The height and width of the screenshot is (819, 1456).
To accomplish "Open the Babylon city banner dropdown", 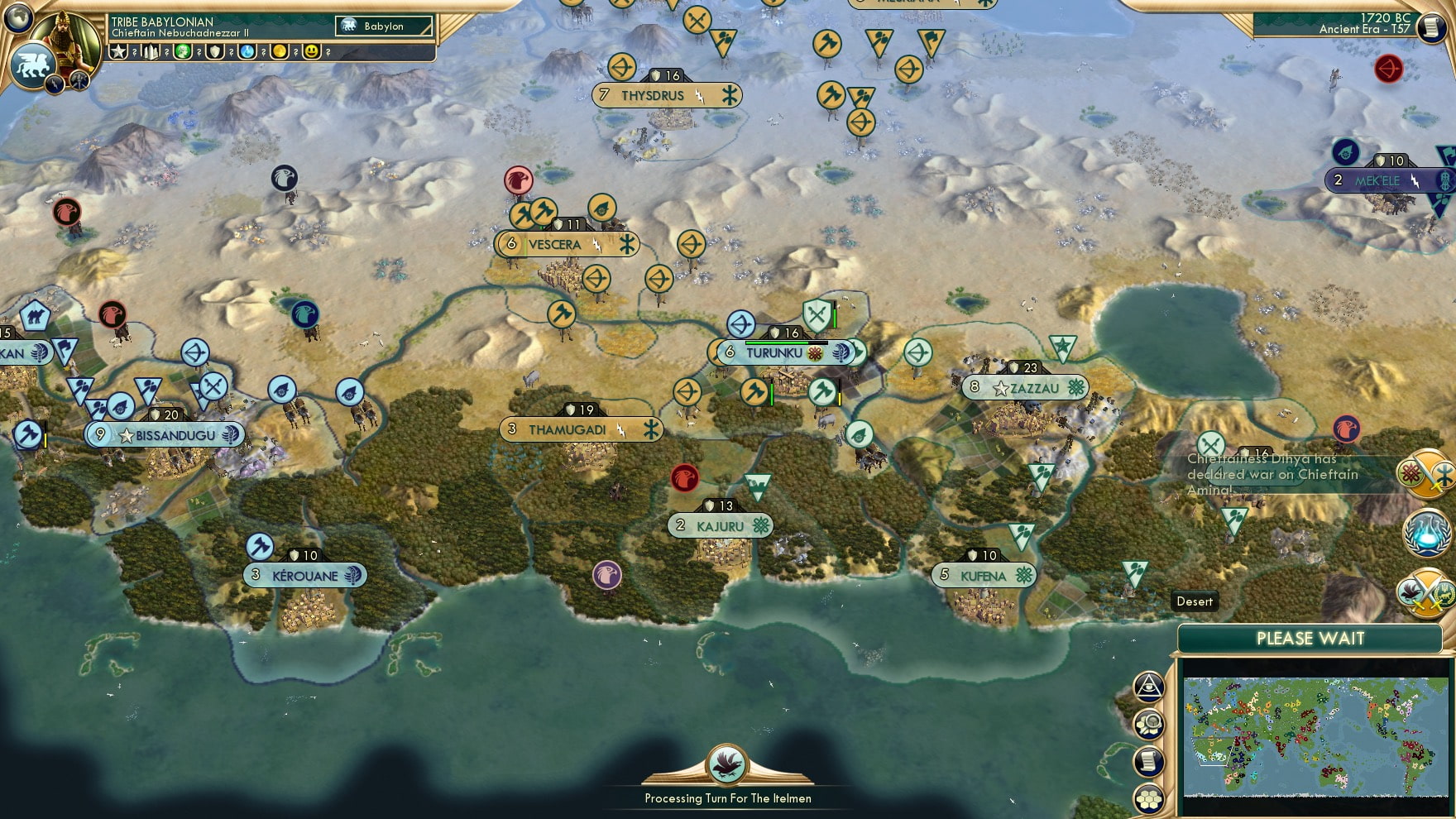I will point(383,26).
